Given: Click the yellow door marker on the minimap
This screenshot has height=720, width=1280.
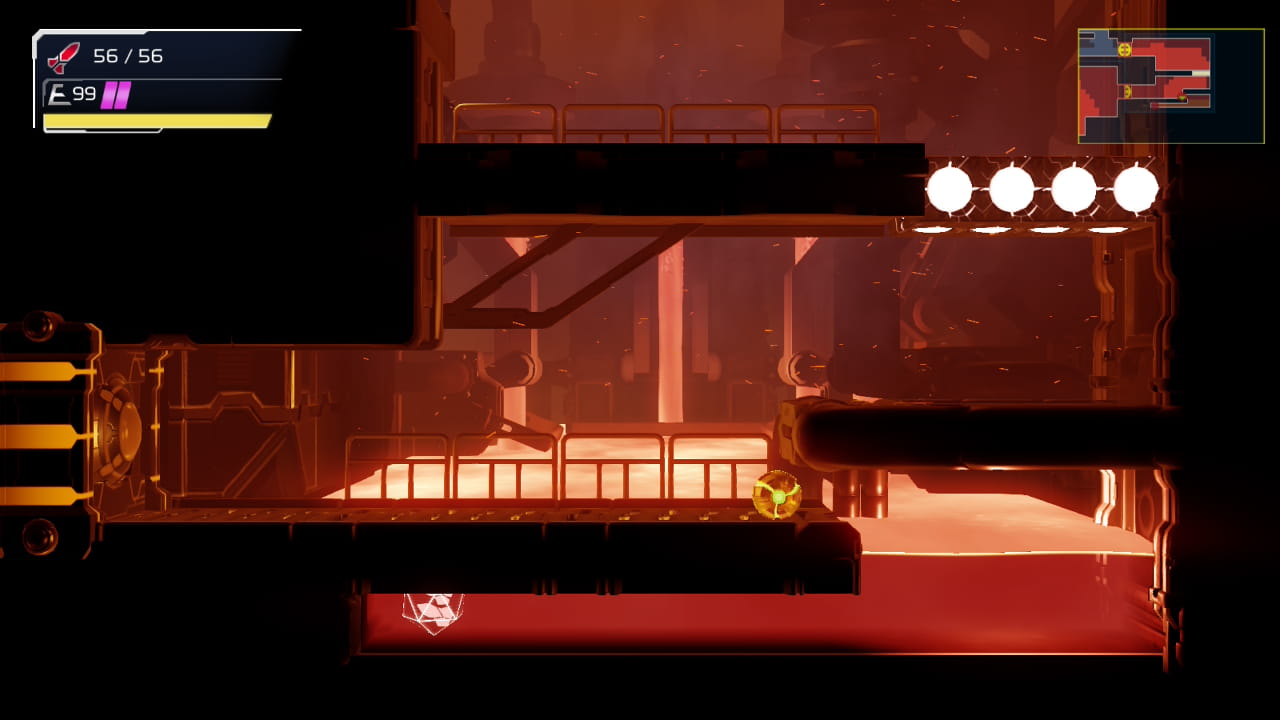Looking at the screenshot, I should [x=1124, y=50].
